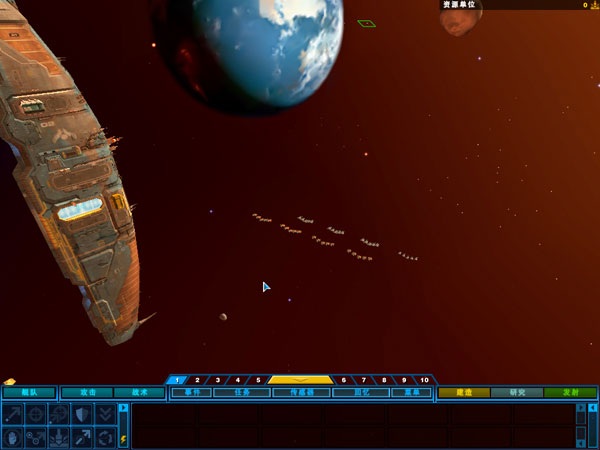This screenshot has width=600, height=450.
Task: Select the 攻击 attack command button
Action: [x=88, y=393]
